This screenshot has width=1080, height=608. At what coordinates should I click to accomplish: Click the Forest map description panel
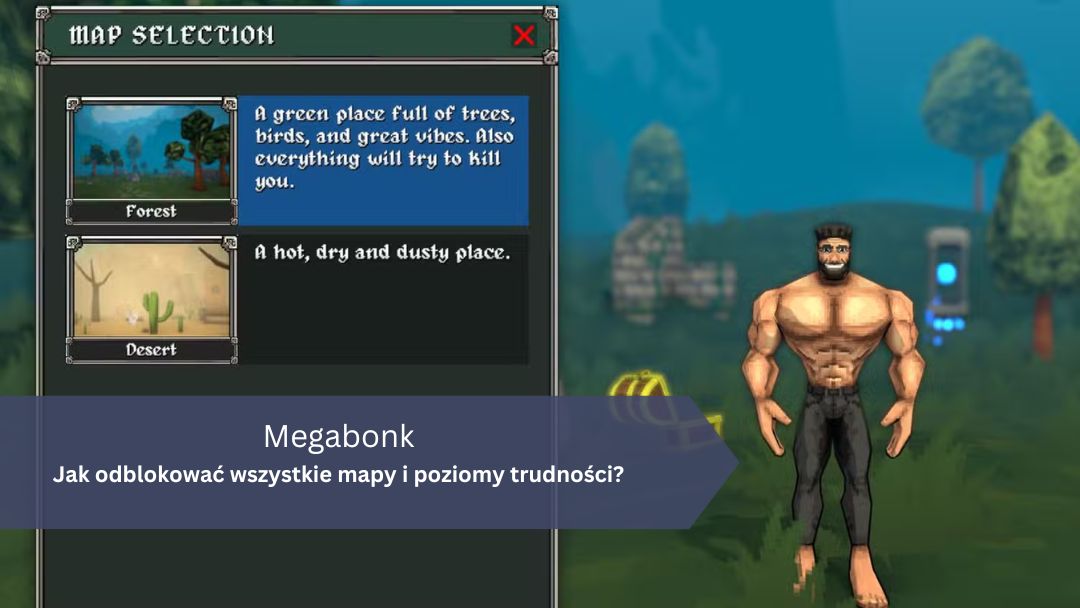click(x=383, y=160)
